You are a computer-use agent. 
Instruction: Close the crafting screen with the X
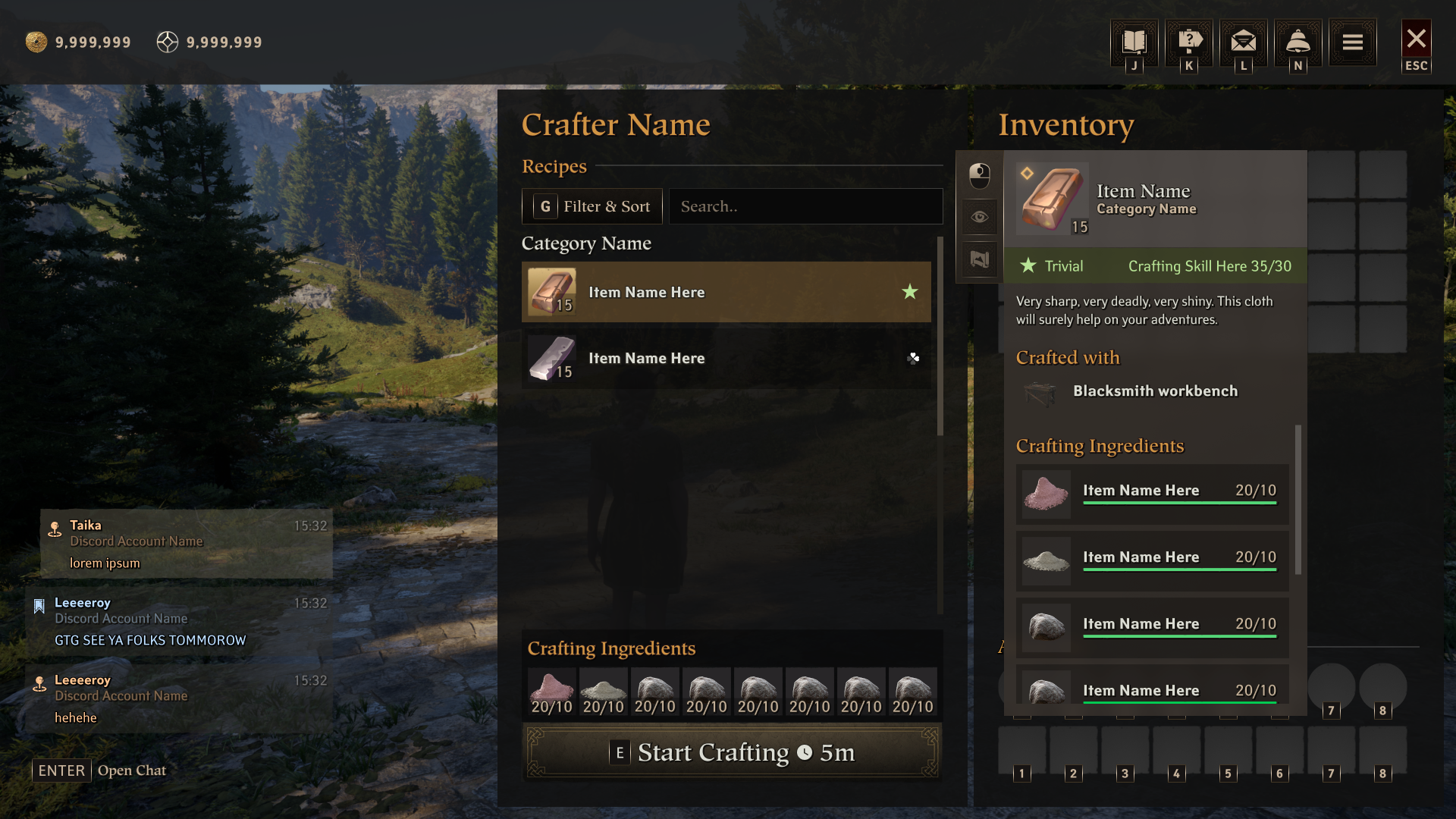pos(1416,39)
